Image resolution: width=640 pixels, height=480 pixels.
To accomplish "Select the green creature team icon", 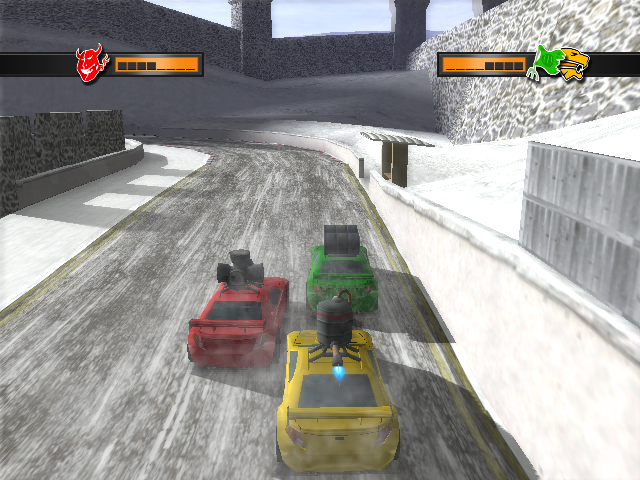I will click(546, 62).
